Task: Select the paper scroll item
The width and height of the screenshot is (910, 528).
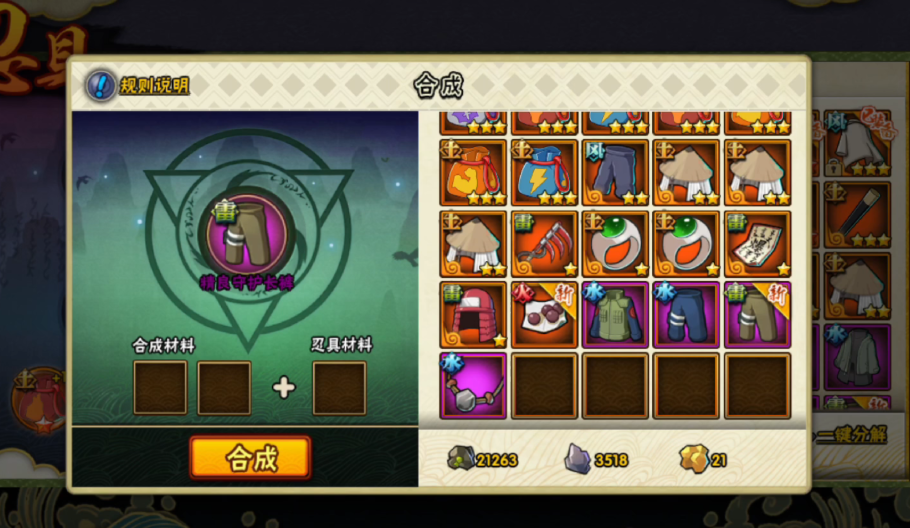Action: (x=757, y=244)
